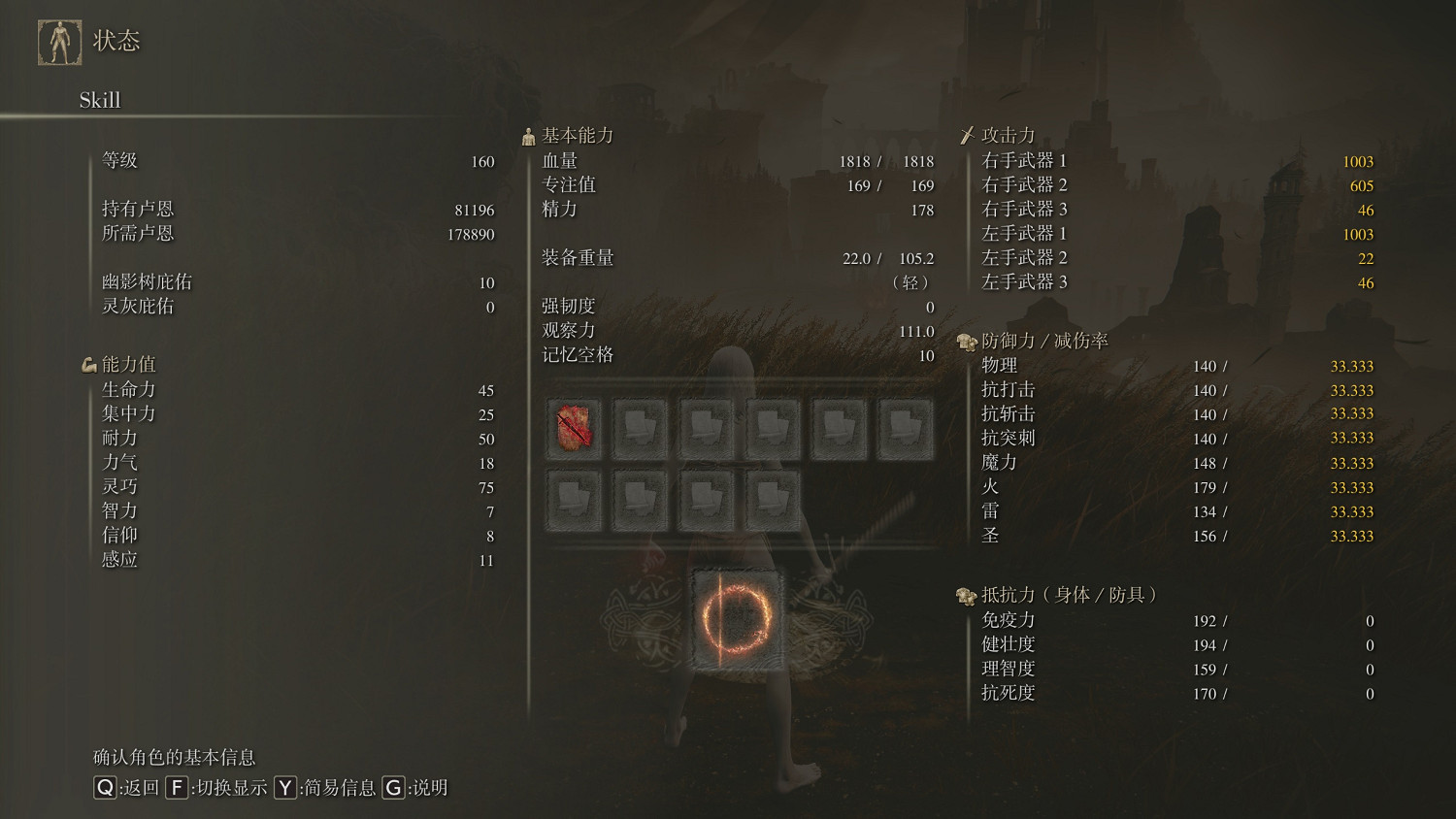Click the equipped red talisman icon

574,428
